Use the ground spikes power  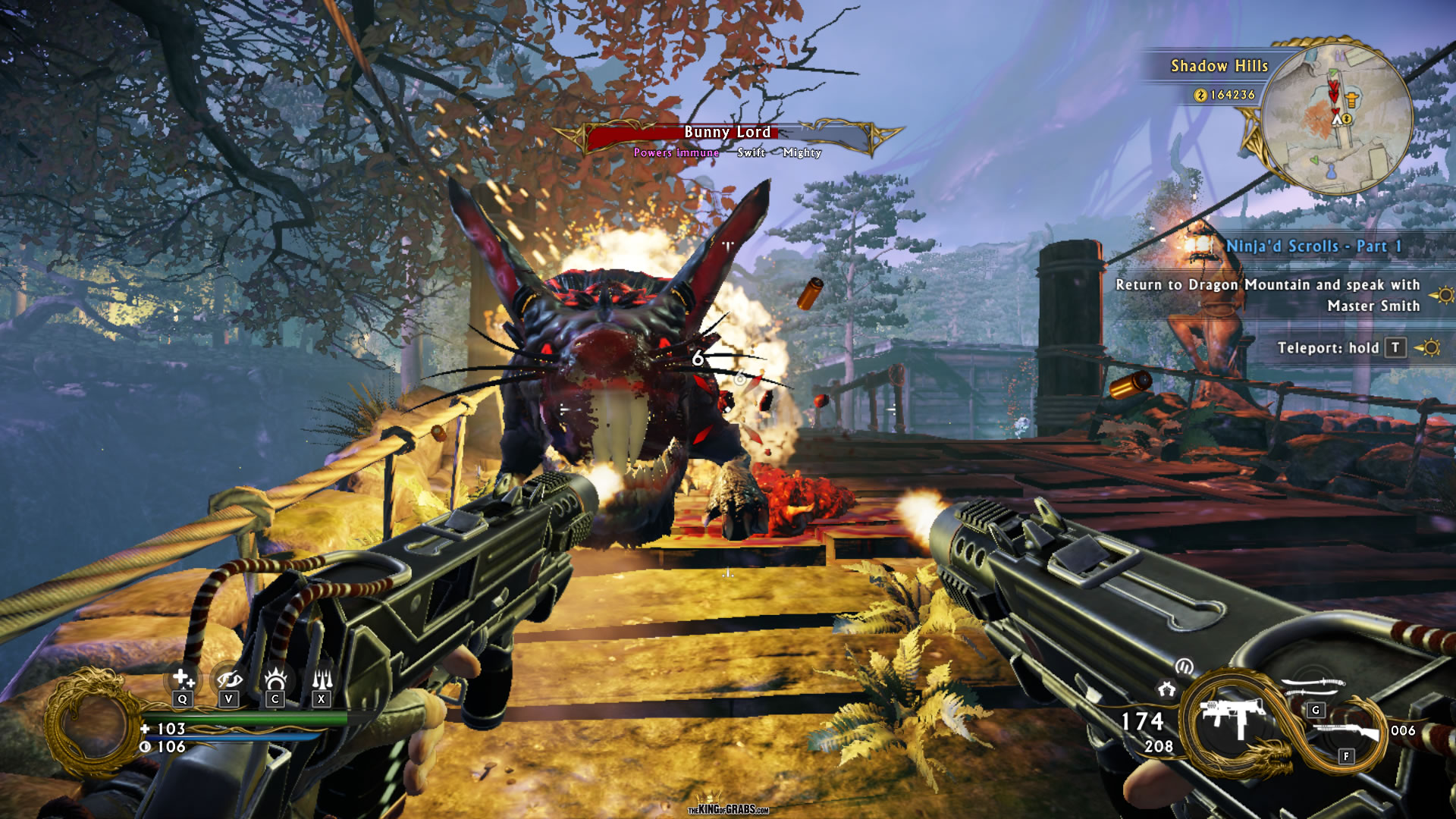point(322,679)
